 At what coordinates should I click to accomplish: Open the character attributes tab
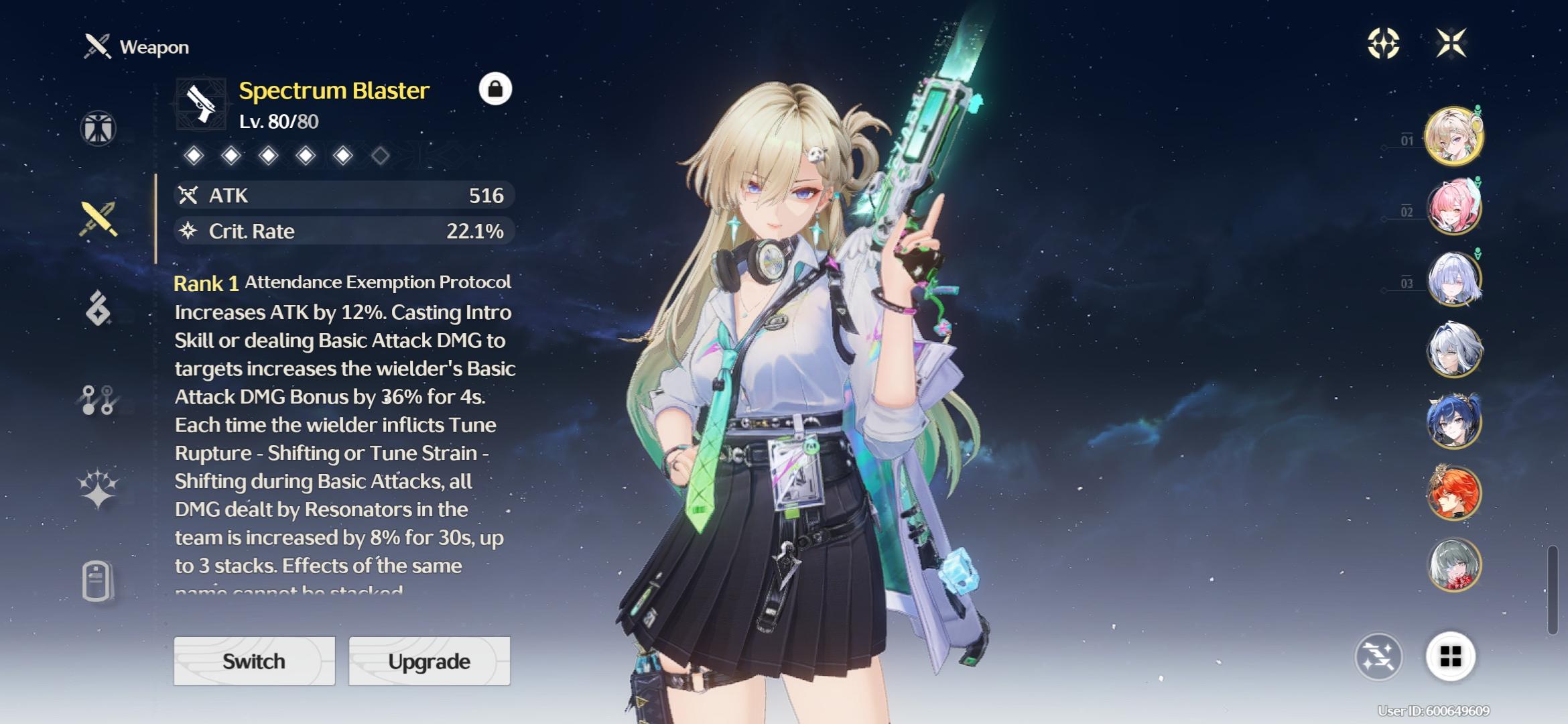[x=99, y=128]
